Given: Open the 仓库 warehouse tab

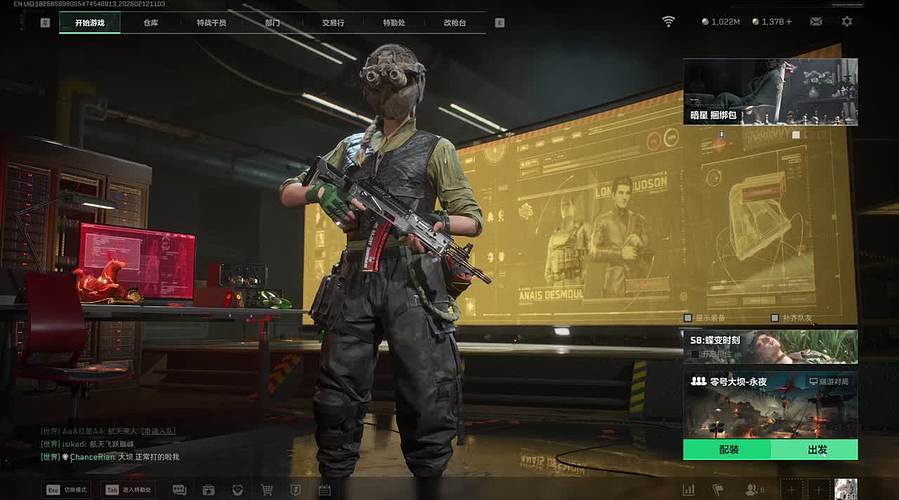Looking at the screenshot, I should pyautogui.click(x=151, y=22).
